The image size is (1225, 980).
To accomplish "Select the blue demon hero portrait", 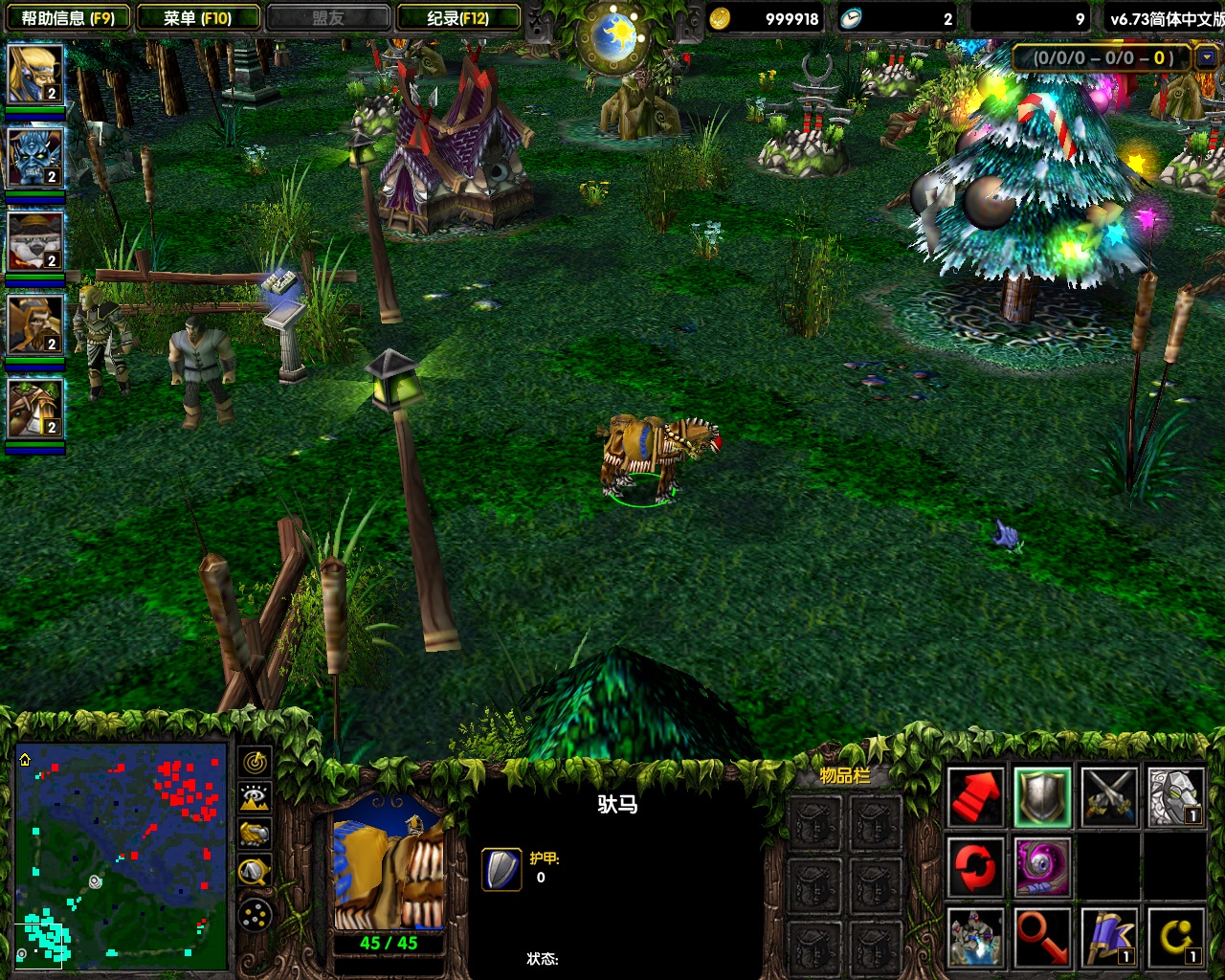I will pyautogui.click(x=35, y=157).
